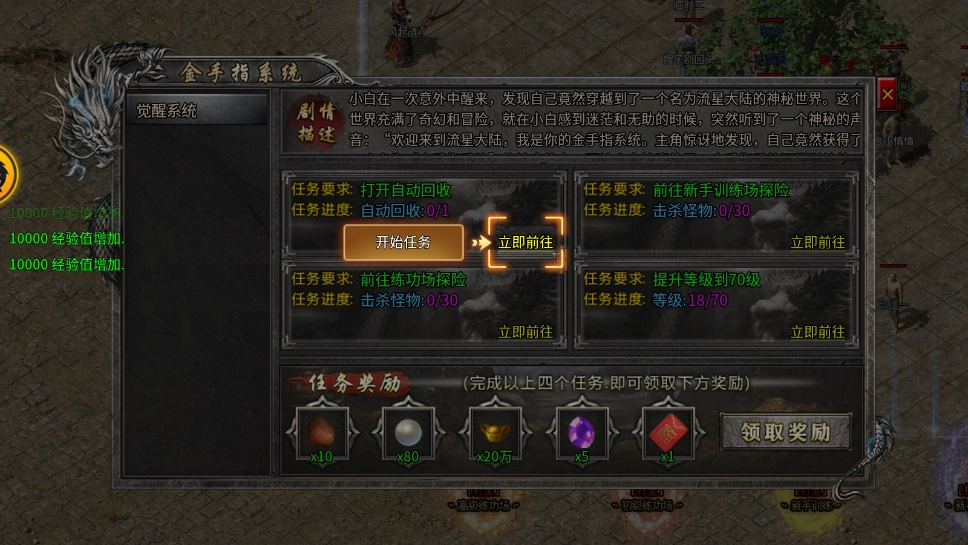The image size is (968, 545).
Task: Go now to 新手训练场 exploration task
Action: click(817, 242)
